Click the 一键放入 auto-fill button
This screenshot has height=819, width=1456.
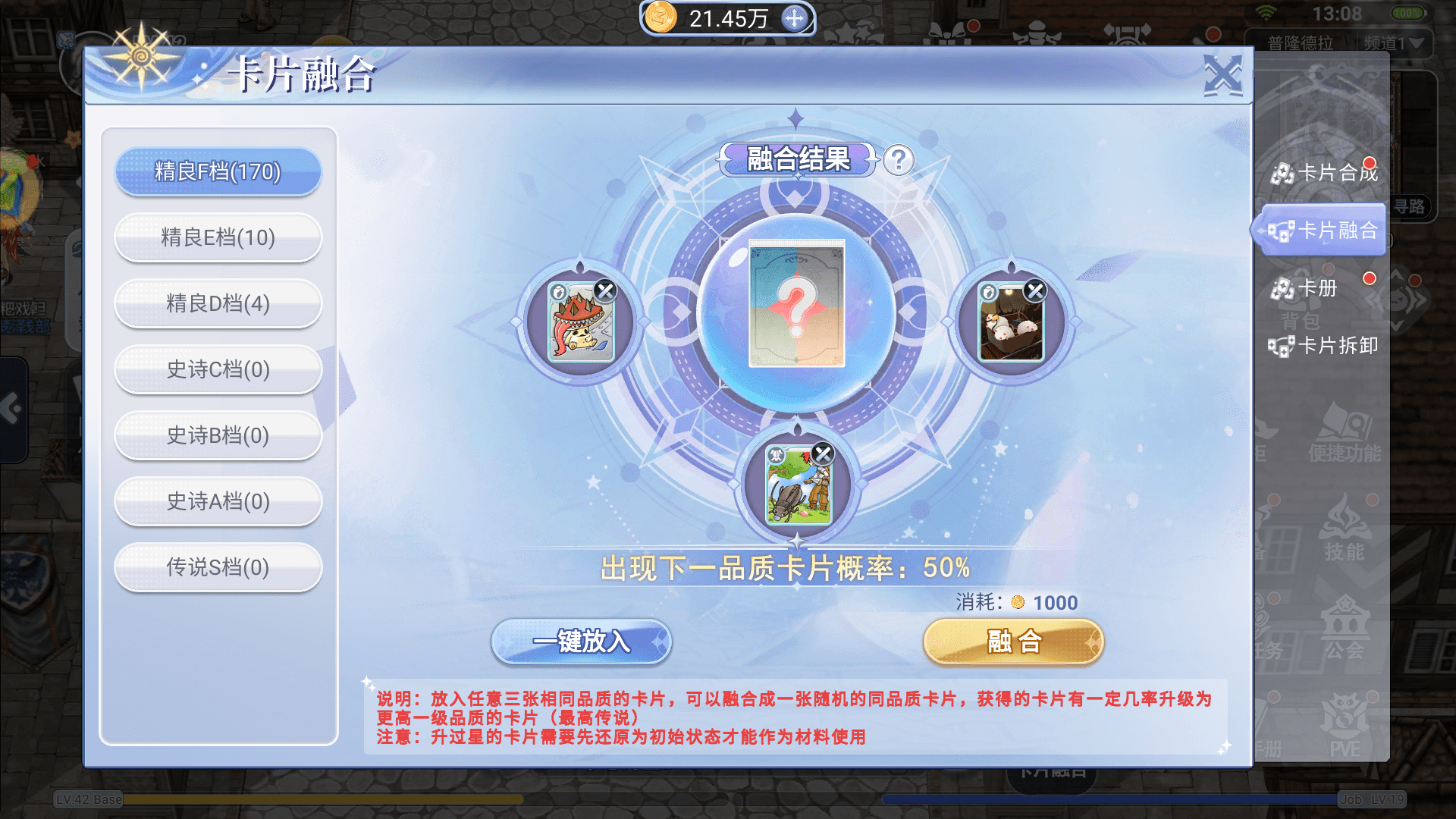pos(581,642)
